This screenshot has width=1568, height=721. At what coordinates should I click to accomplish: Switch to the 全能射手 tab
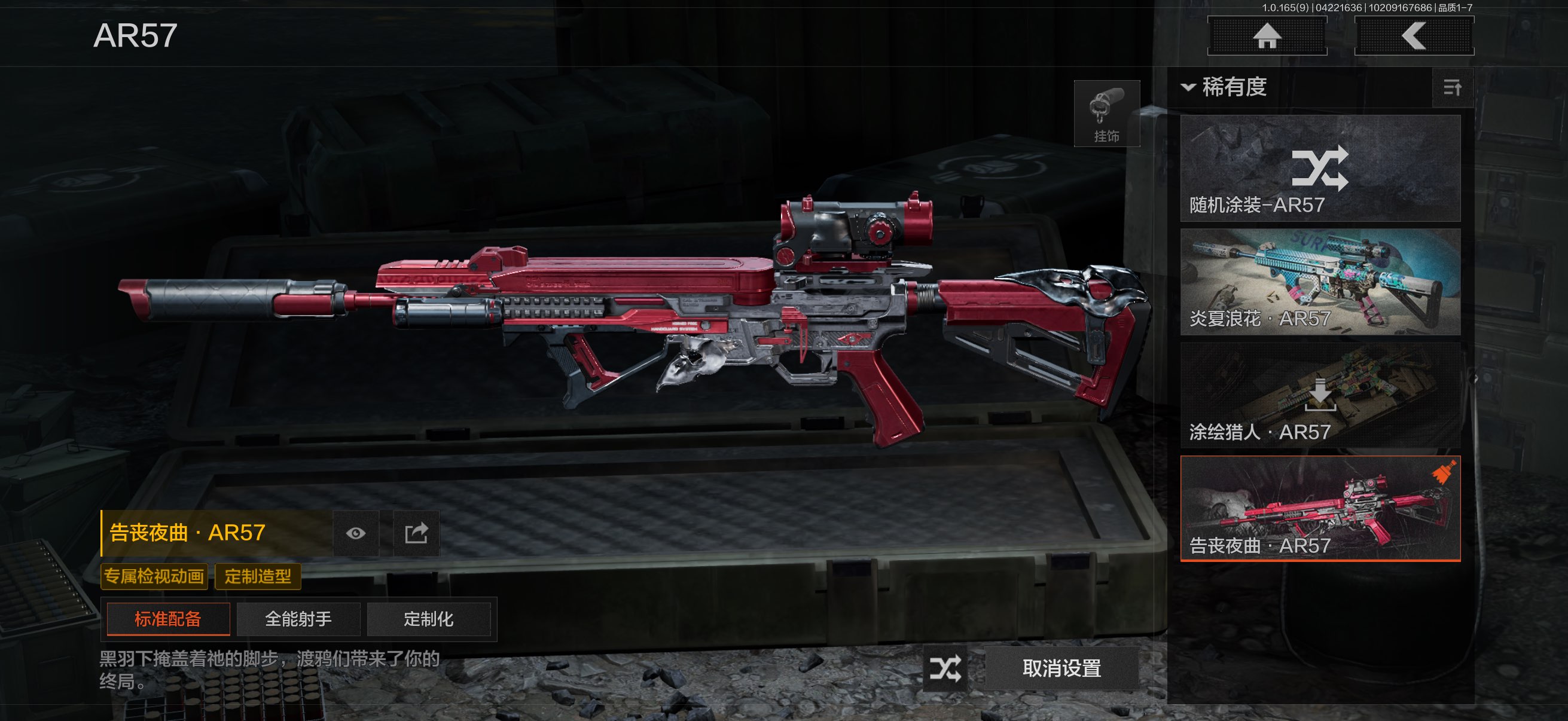pyautogui.click(x=298, y=619)
